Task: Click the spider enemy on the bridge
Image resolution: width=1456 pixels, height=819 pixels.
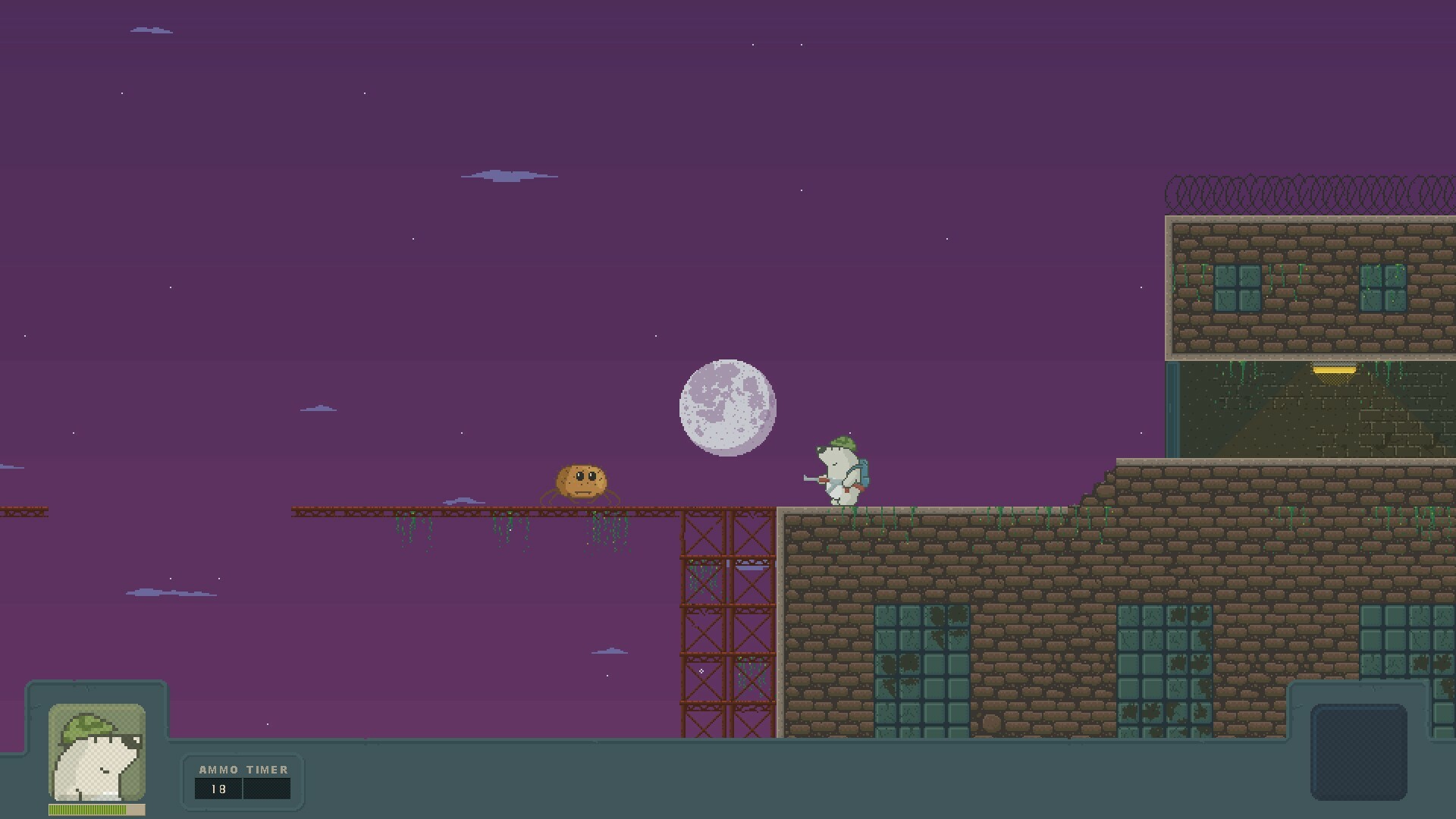Action: tap(582, 482)
